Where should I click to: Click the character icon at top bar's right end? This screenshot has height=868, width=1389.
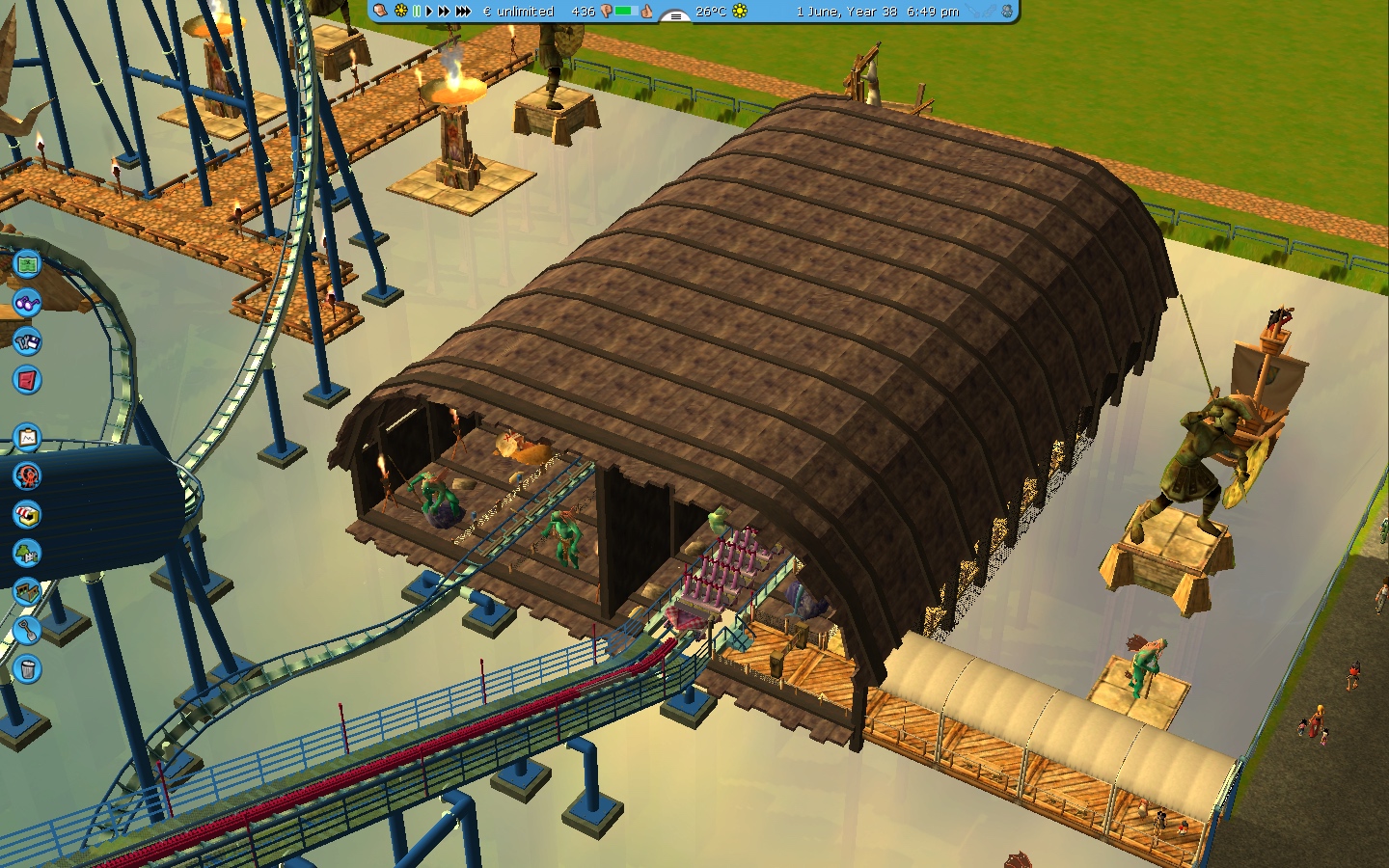pyautogui.click(x=1007, y=12)
